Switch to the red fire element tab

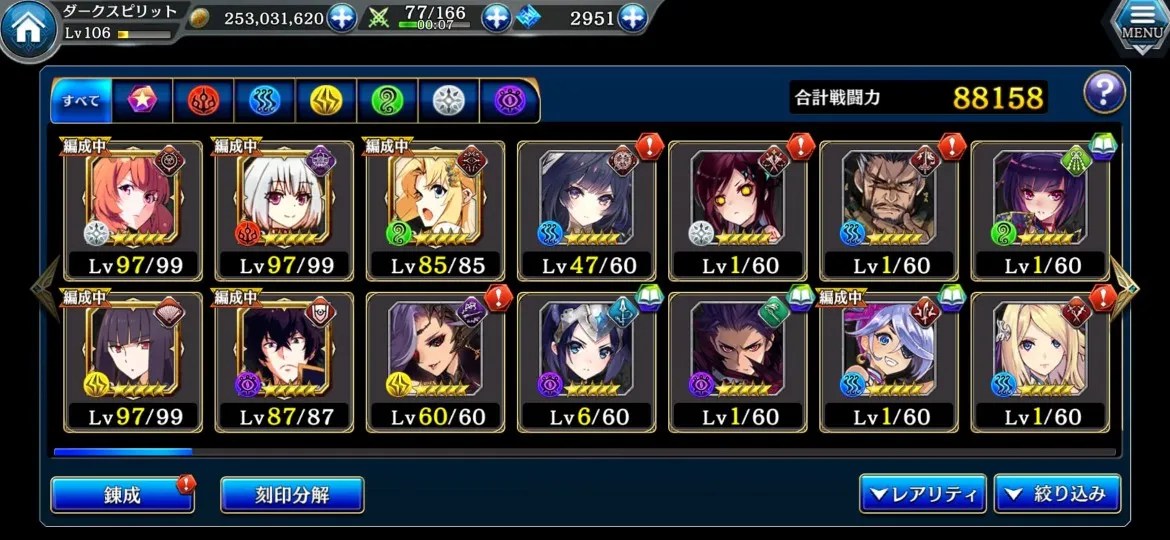(x=203, y=100)
